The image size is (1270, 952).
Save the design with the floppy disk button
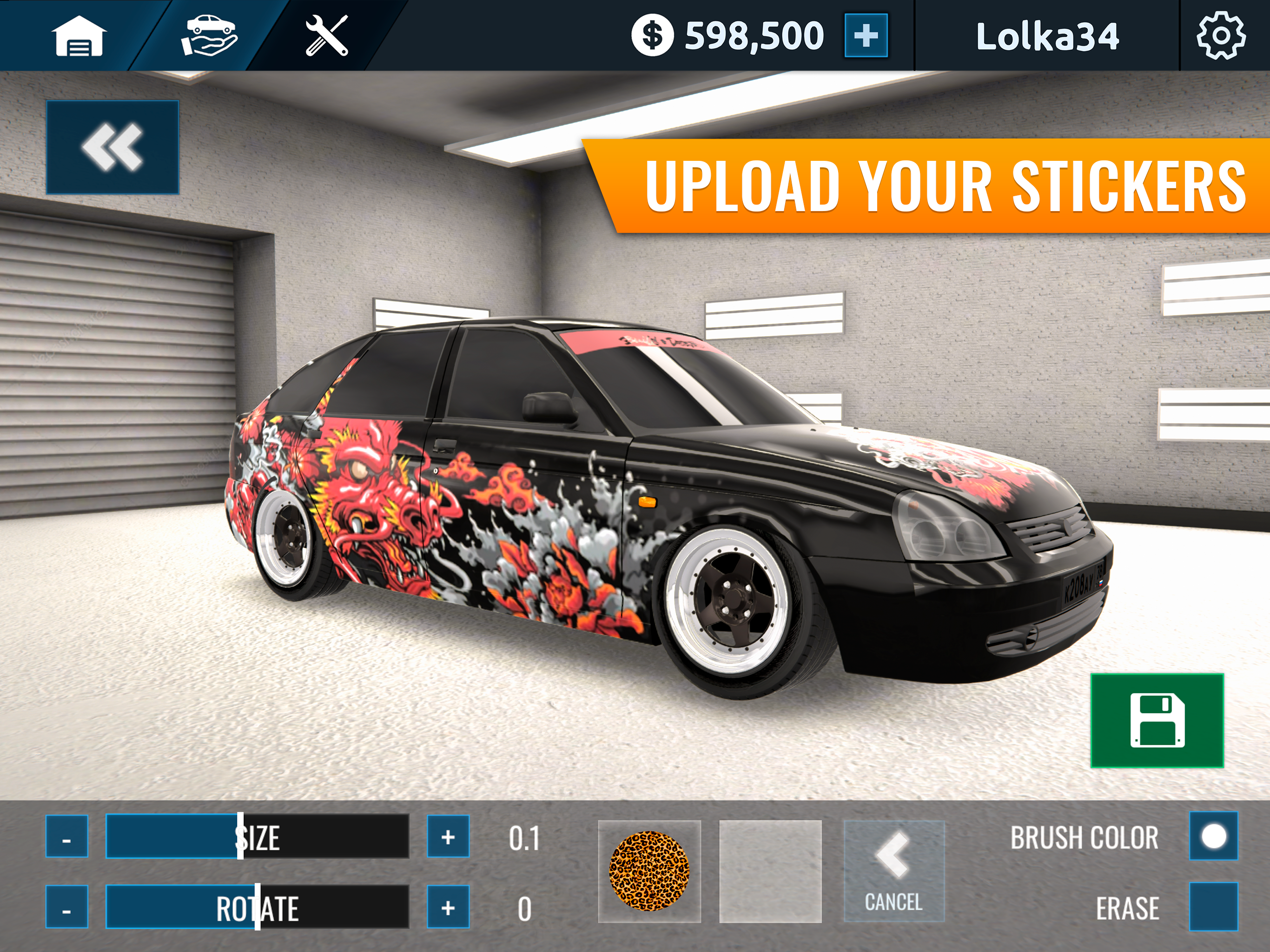[1157, 720]
